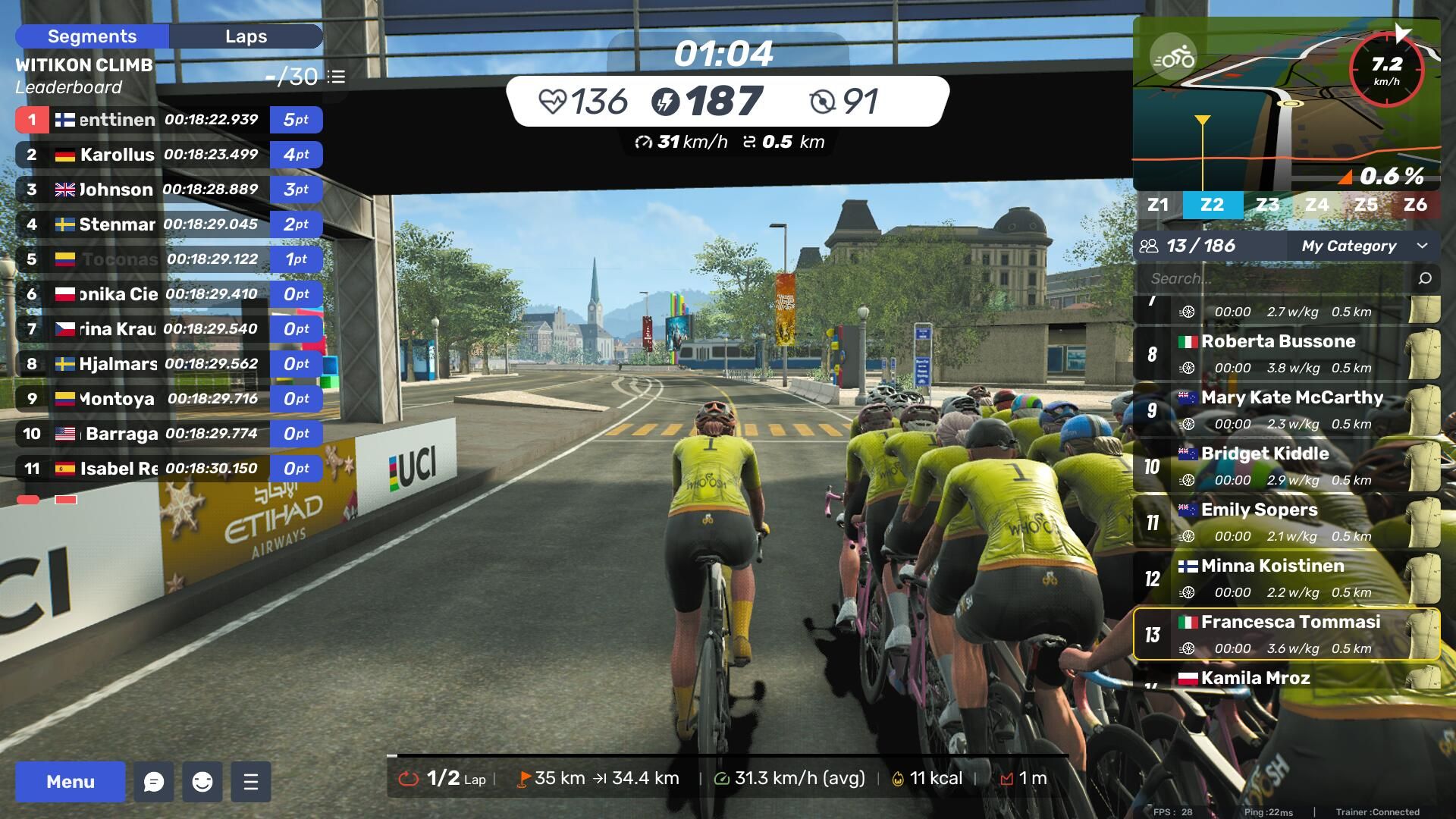Click the search magnifier icon
This screenshot has width=1456, height=819.
coord(1425,278)
